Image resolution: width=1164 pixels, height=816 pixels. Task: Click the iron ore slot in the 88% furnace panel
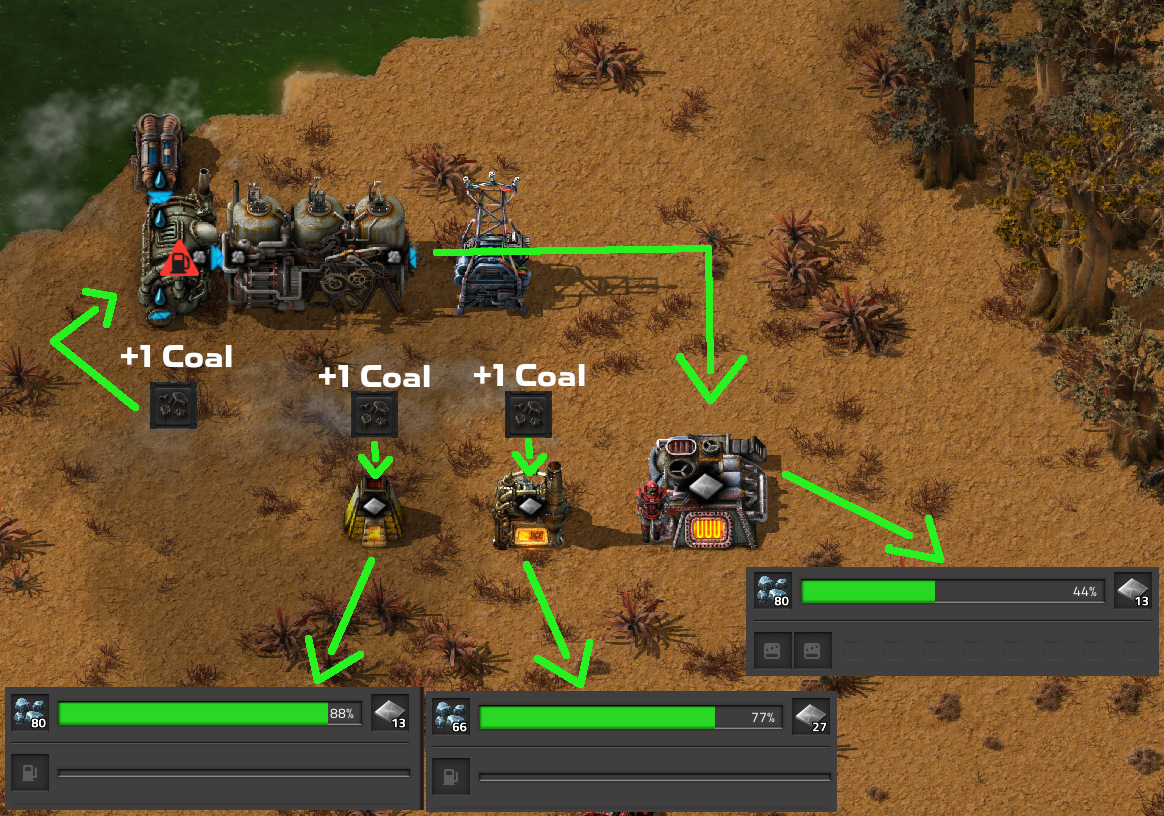pyautogui.click(x=30, y=713)
